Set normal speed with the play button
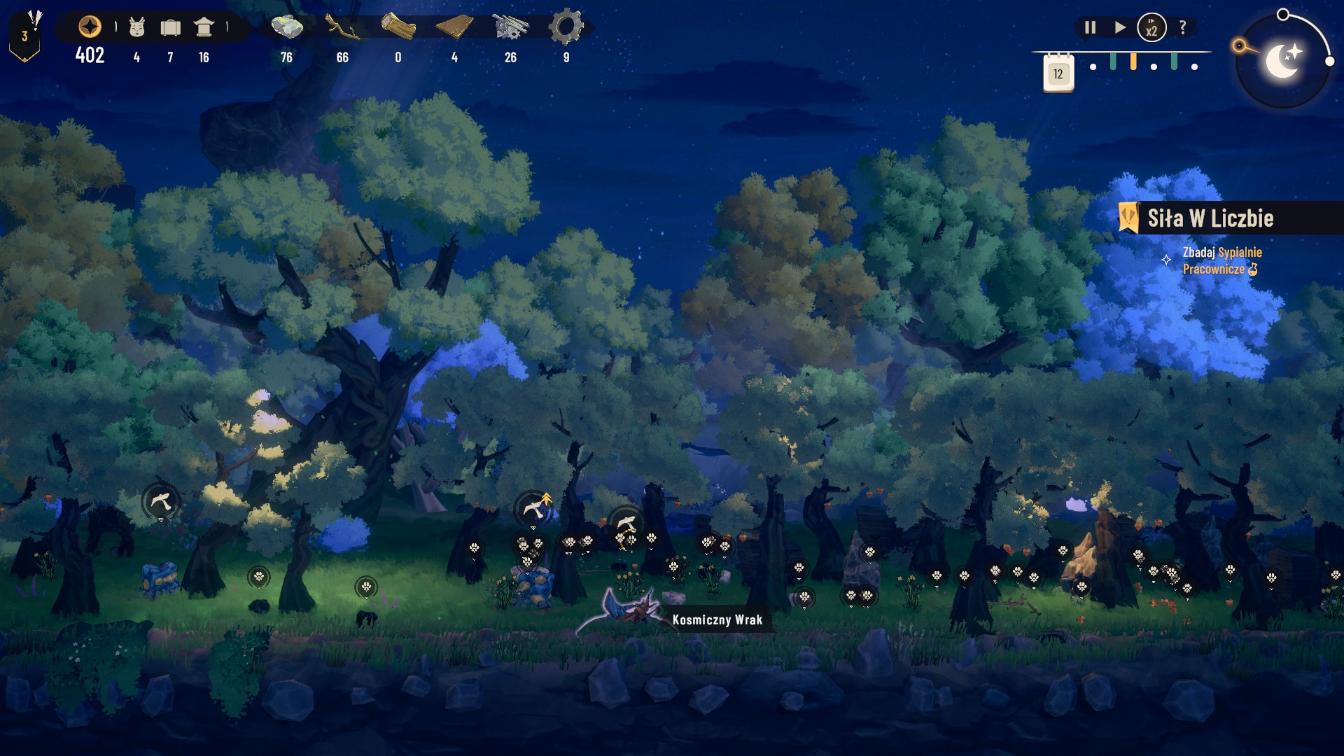 point(1120,28)
